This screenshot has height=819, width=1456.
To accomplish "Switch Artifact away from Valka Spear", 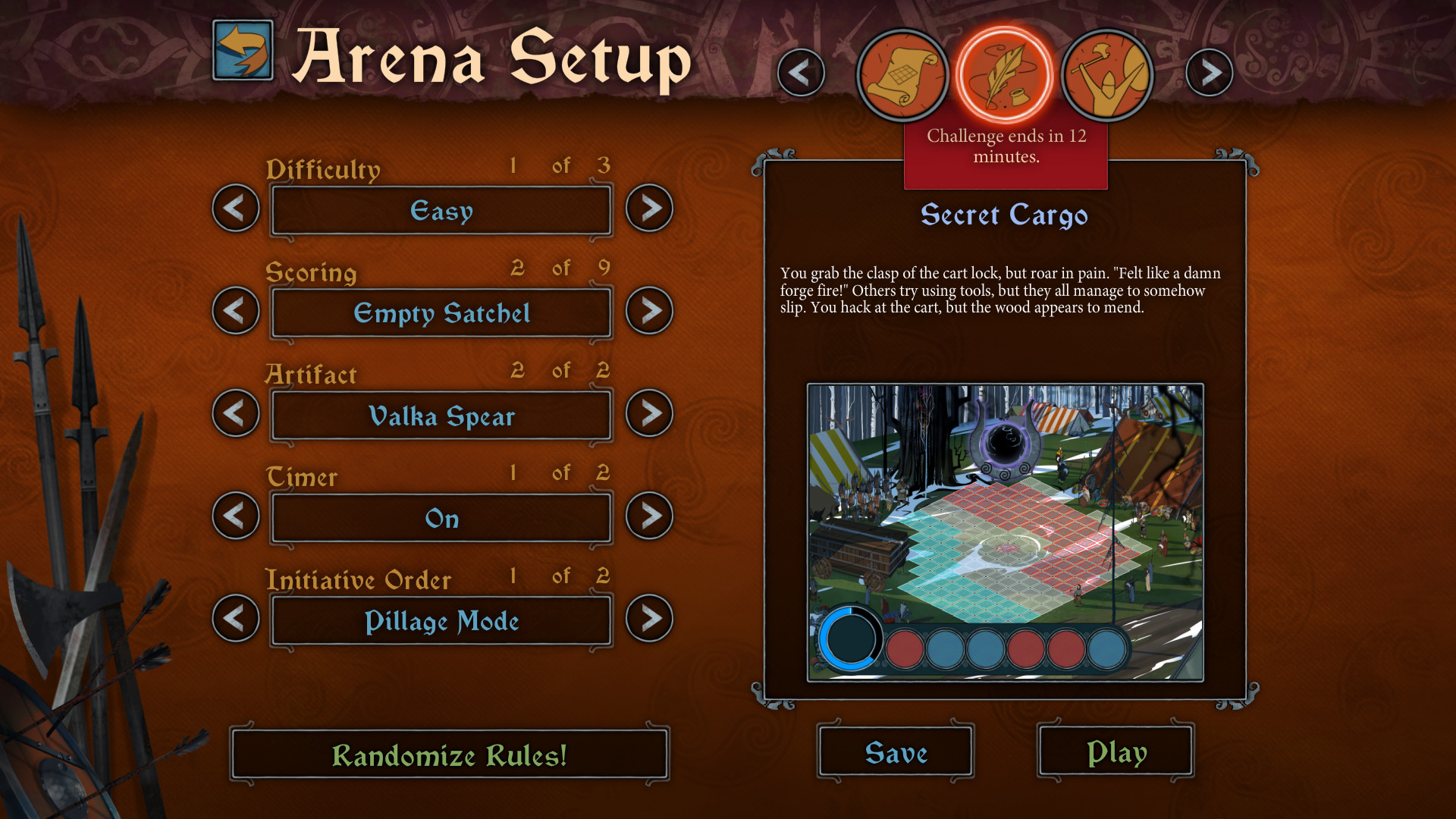I will click(649, 414).
